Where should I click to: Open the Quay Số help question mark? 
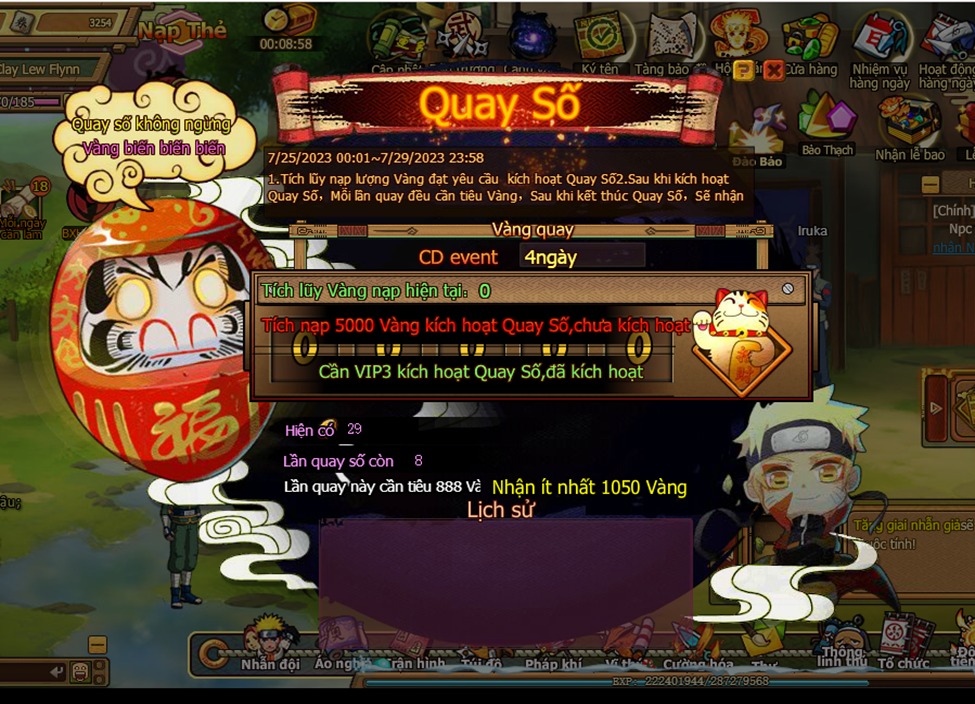pos(744,70)
